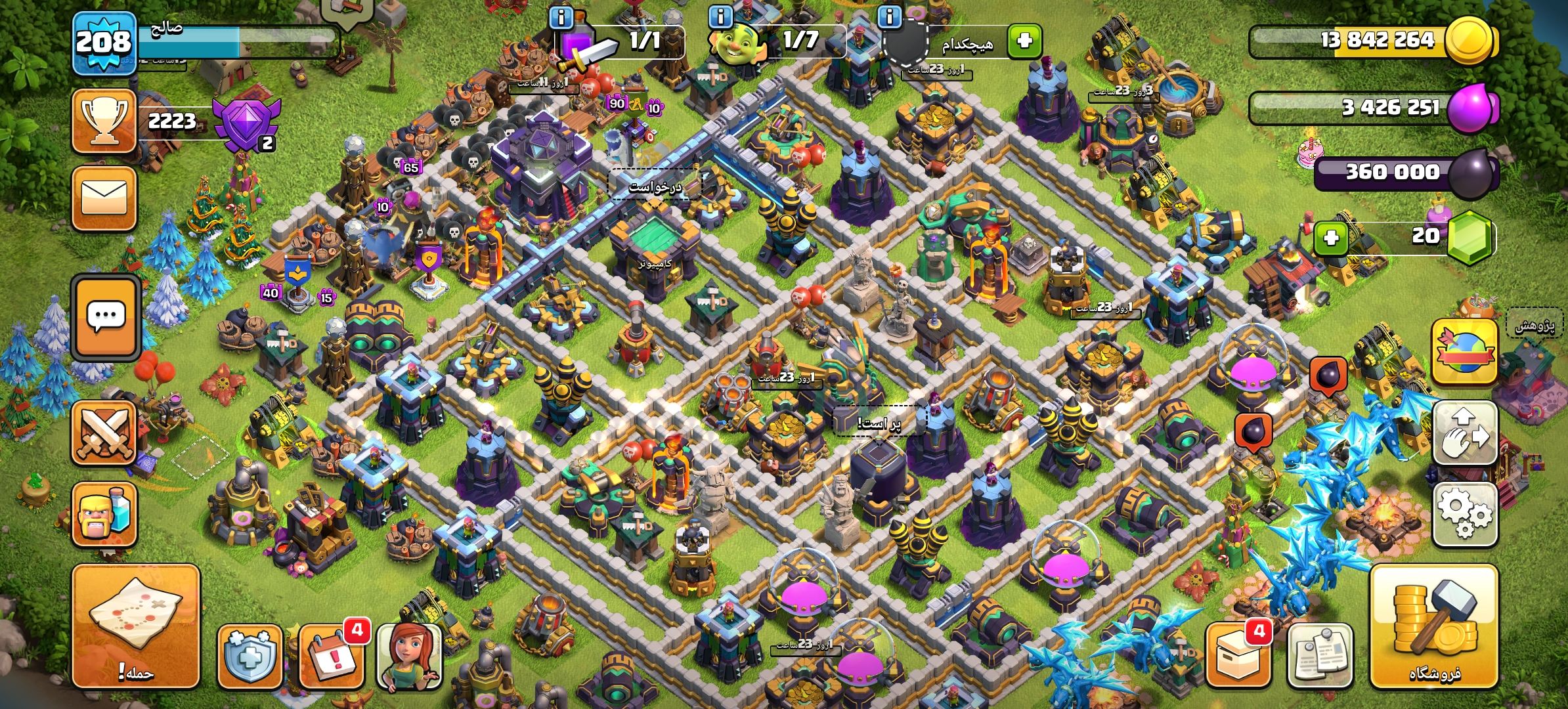Open the Attack map button
Viewport: 1568px width, 709px height.
pyautogui.click(x=136, y=625)
